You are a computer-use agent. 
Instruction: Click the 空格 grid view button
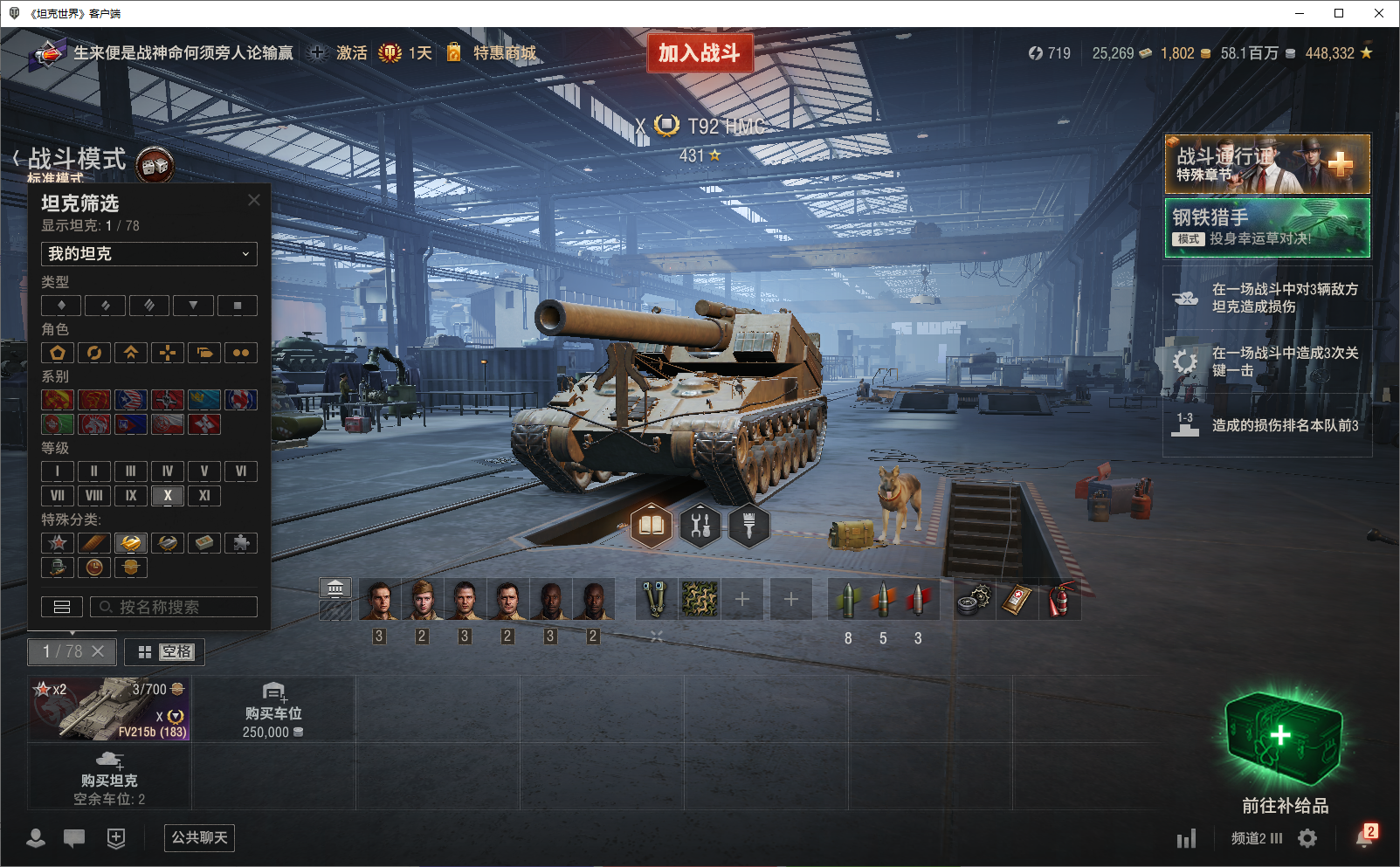(165, 652)
